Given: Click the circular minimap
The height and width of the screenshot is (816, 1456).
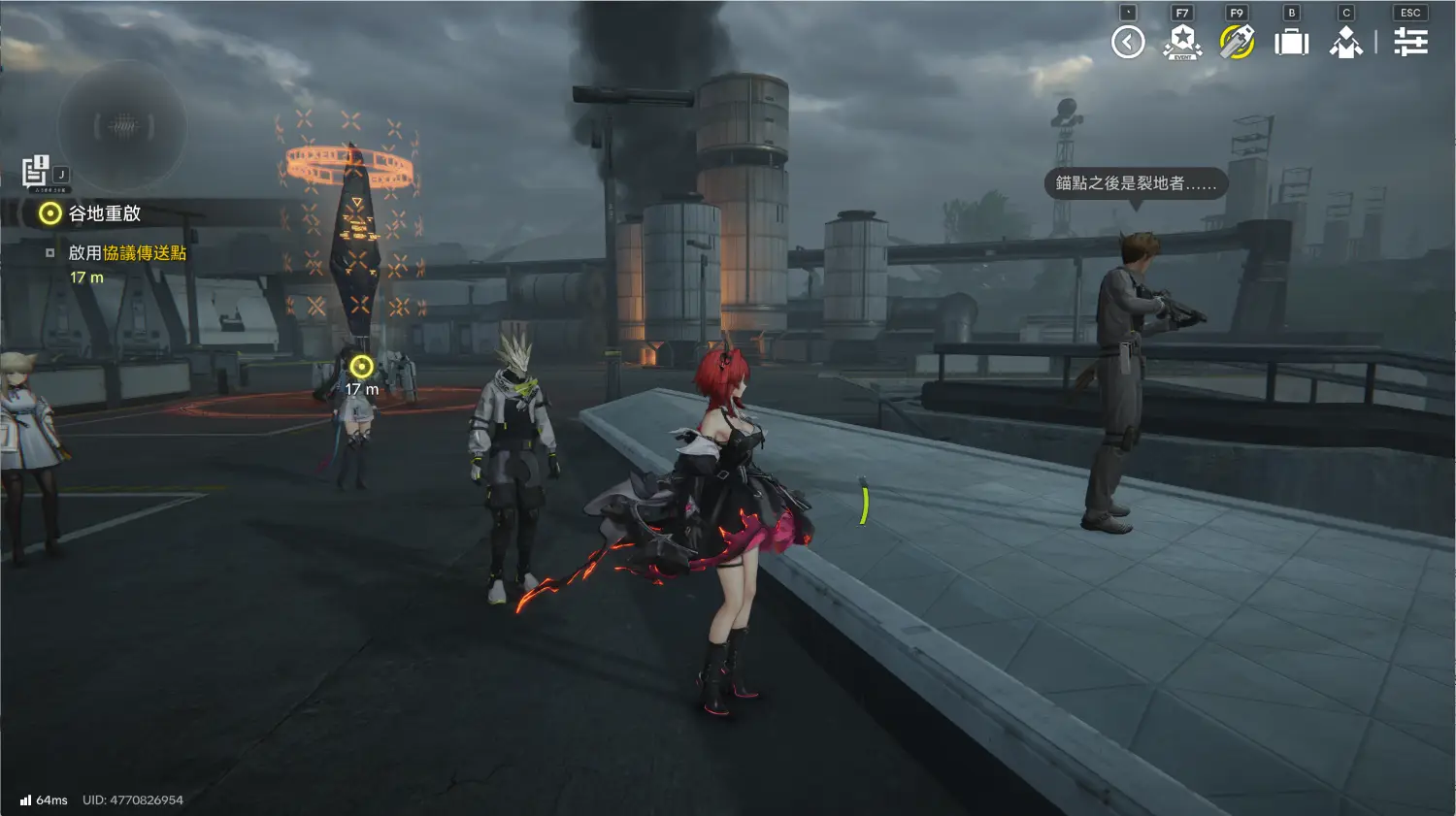Looking at the screenshot, I should [x=122, y=125].
